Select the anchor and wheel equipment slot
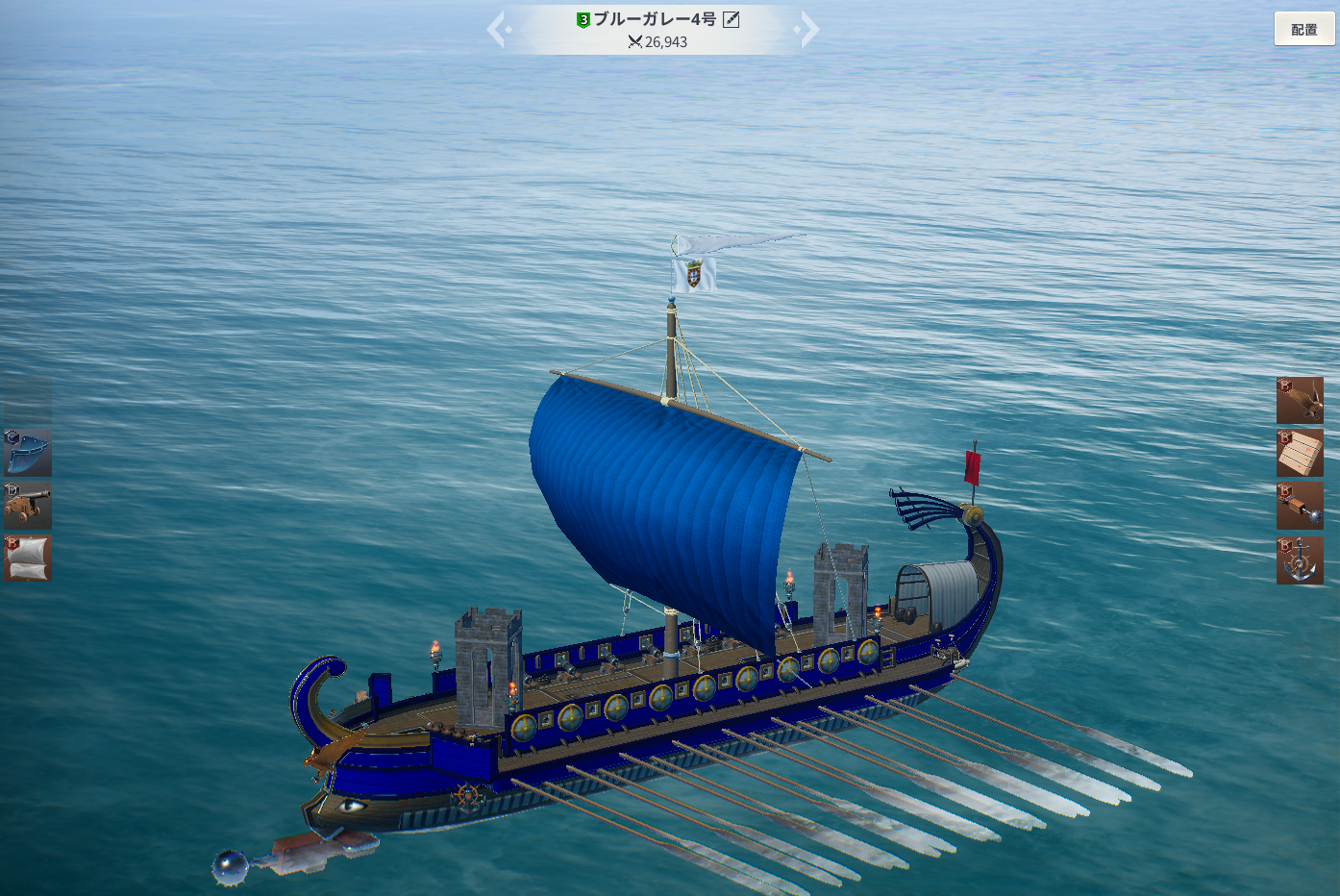The image size is (1340, 896). [1300, 560]
